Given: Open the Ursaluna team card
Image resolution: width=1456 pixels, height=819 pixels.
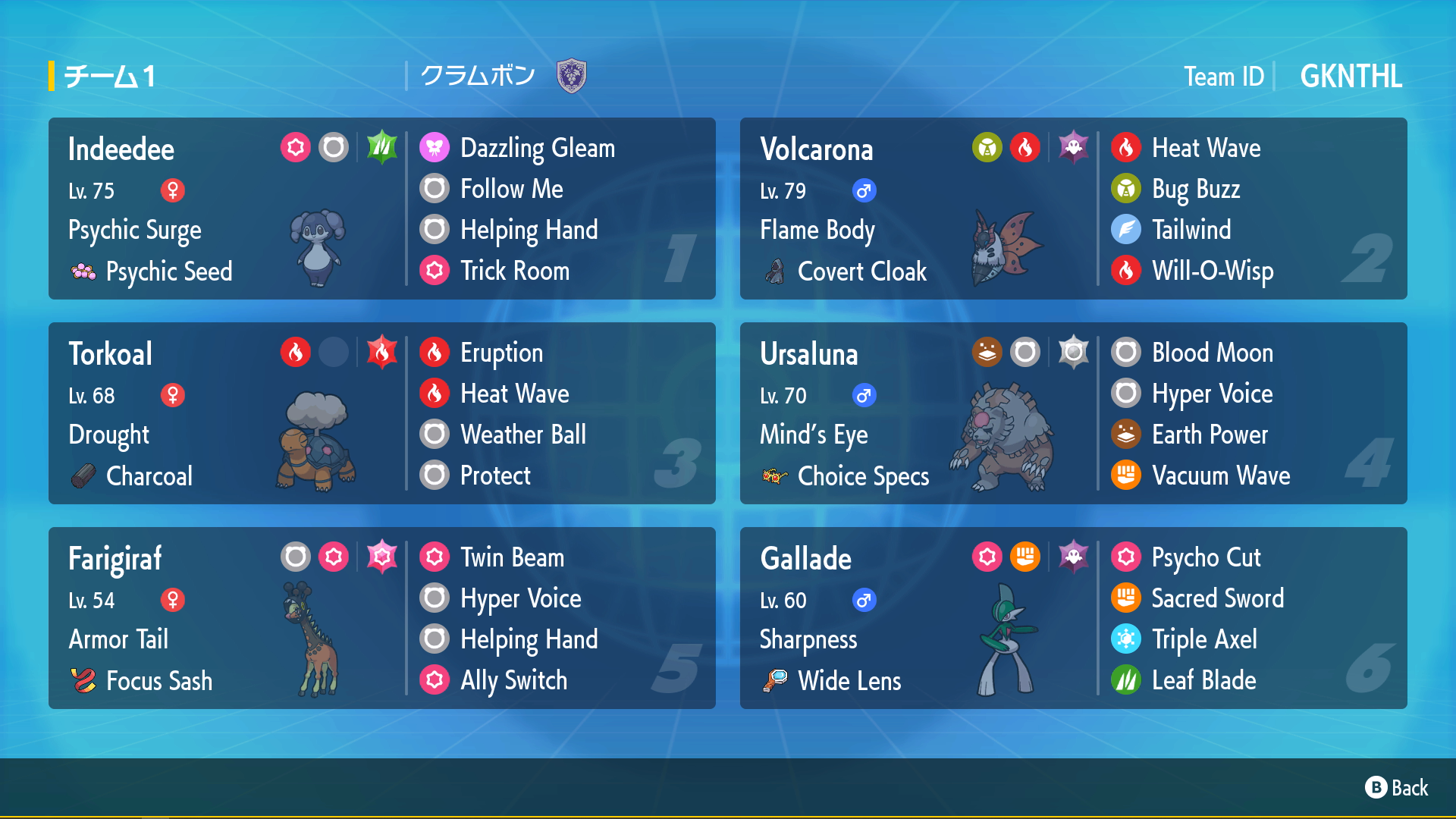Looking at the screenshot, I should (x=1073, y=413).
